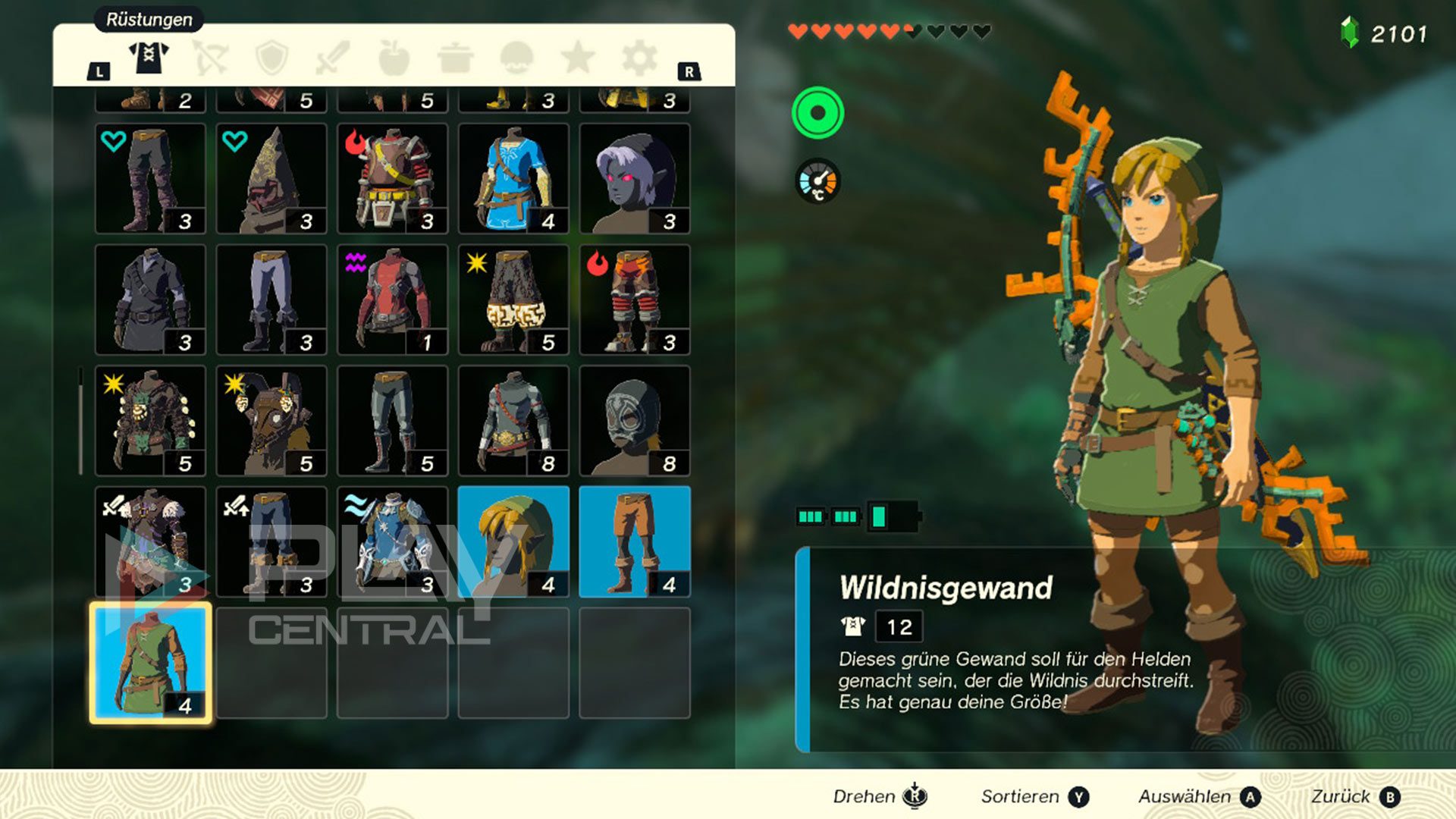Choose the brown wilderness trousers slot
The height and width of the screenshot is (819, 1456).
click(x=635, y=541)
